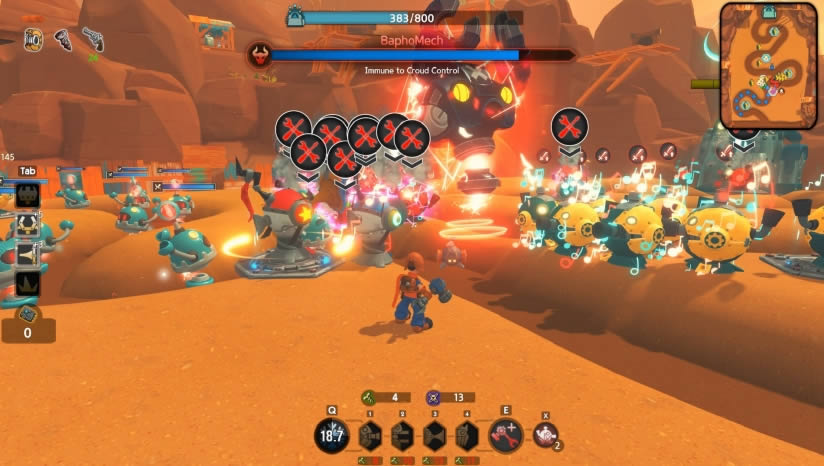Viewport: 824px width, 466px height.
Task: Select the spiky bottom icon in Tab panel
Action: click(x=27, y=284)
